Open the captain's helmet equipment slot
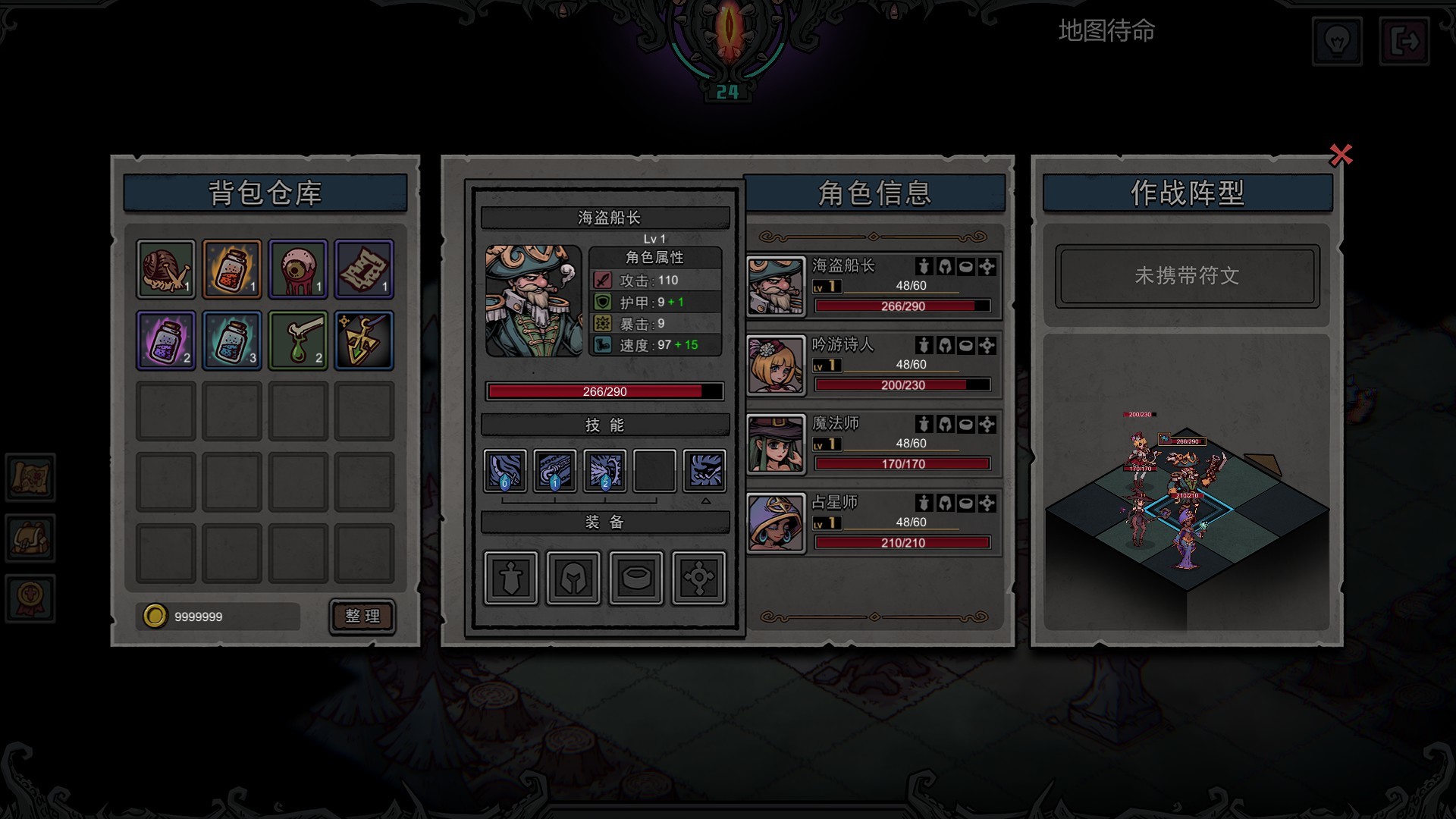The image size is (1456, 819). pyautogui.click(x=573, y=576)
